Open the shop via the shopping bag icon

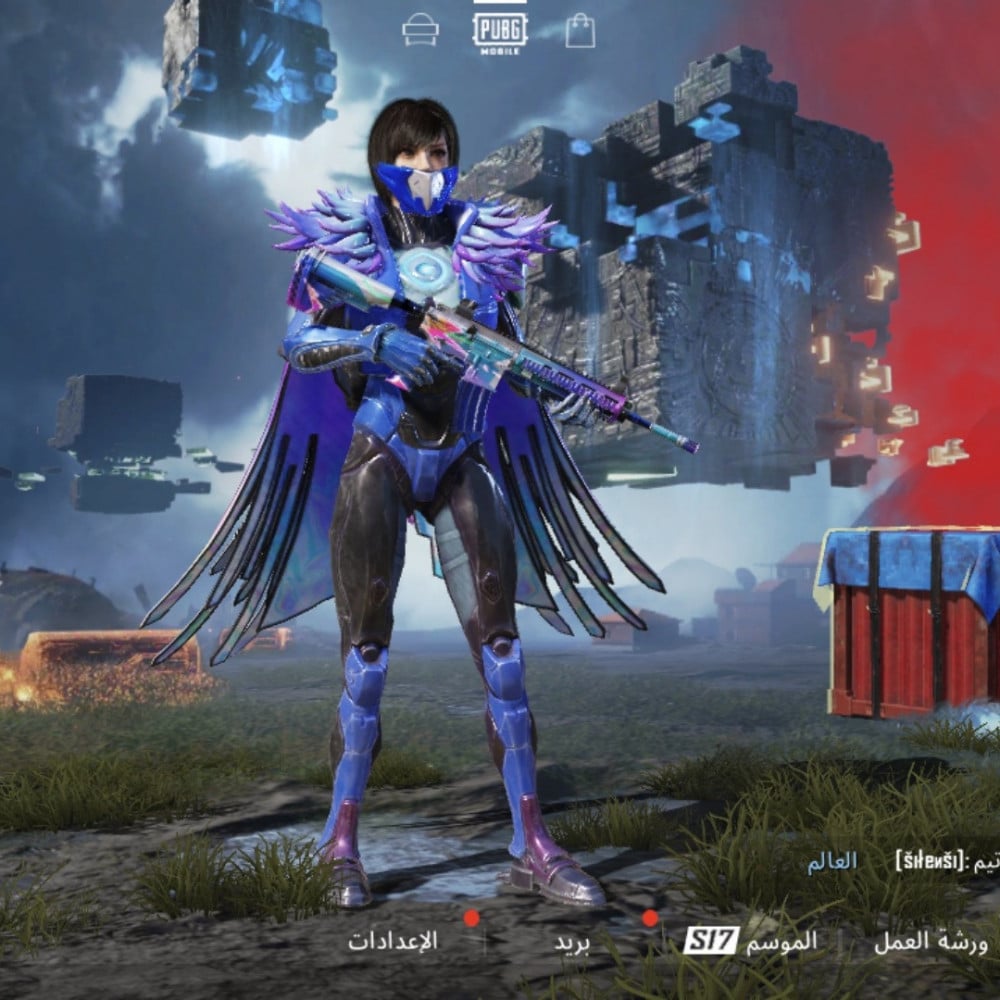click(x=580, y=31)
